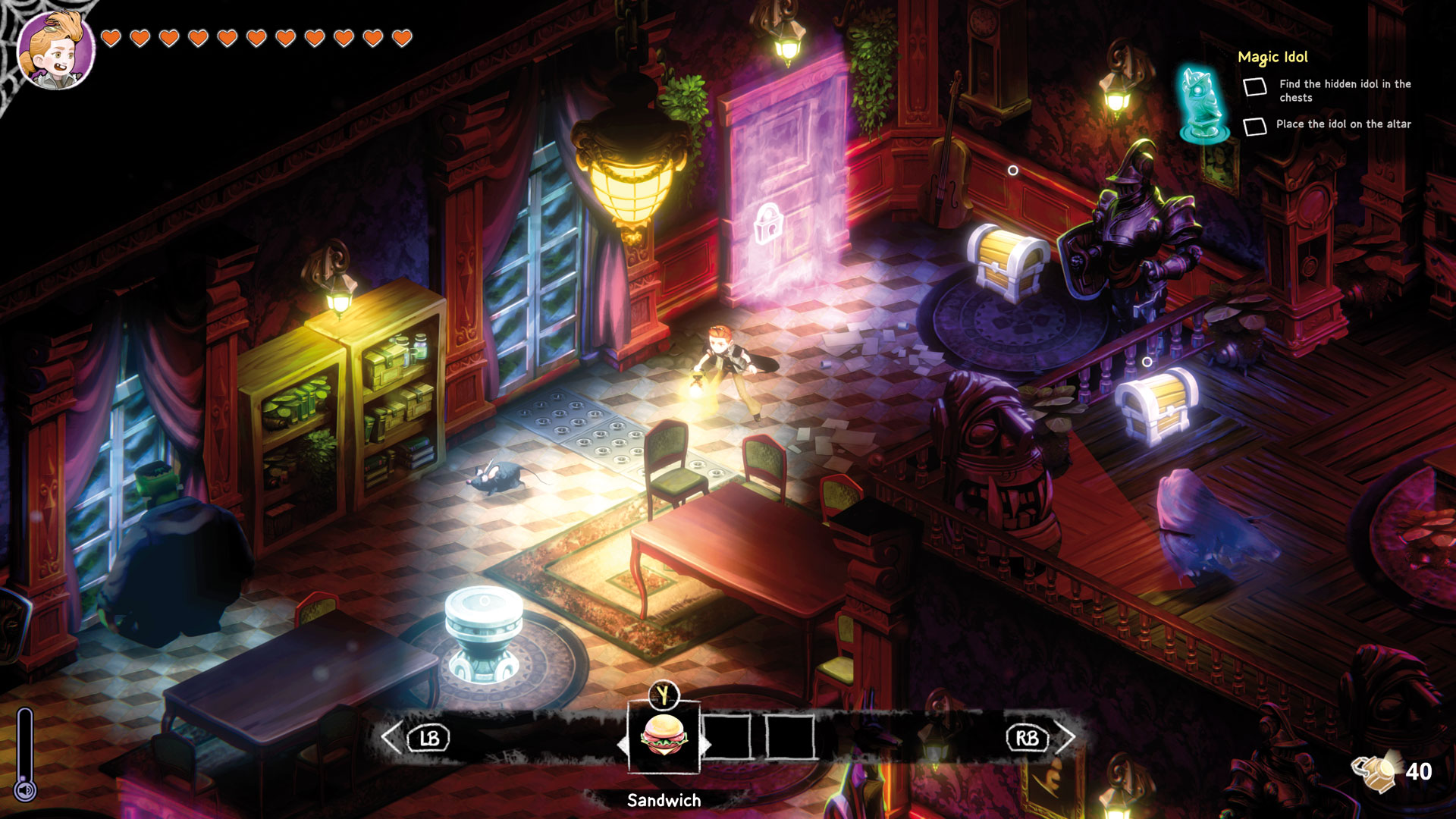Open the Magic Idol quest tracker

(1272, 57)
